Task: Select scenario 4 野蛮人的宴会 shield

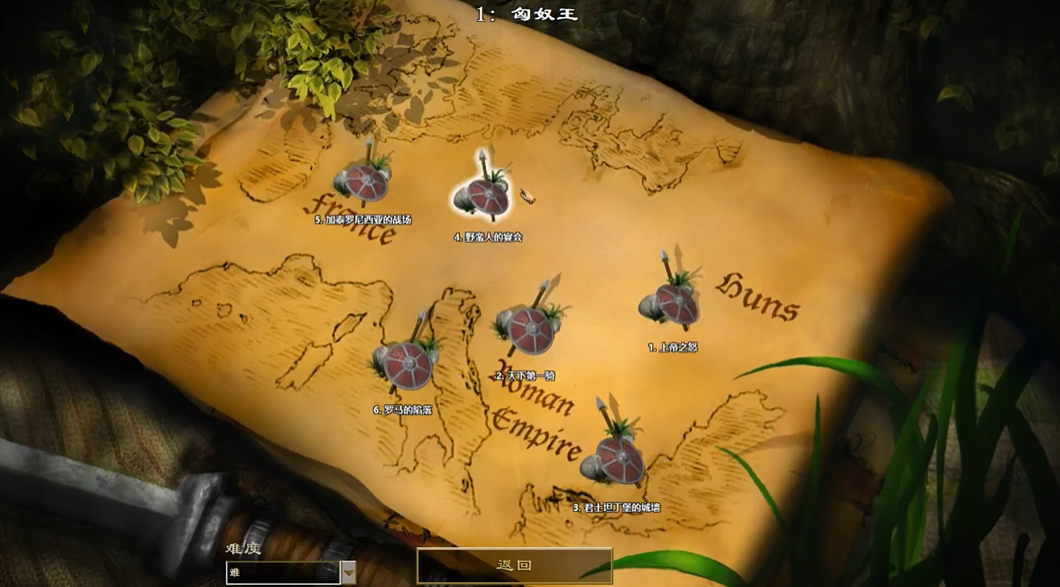Action: click(x=486, y=195)
